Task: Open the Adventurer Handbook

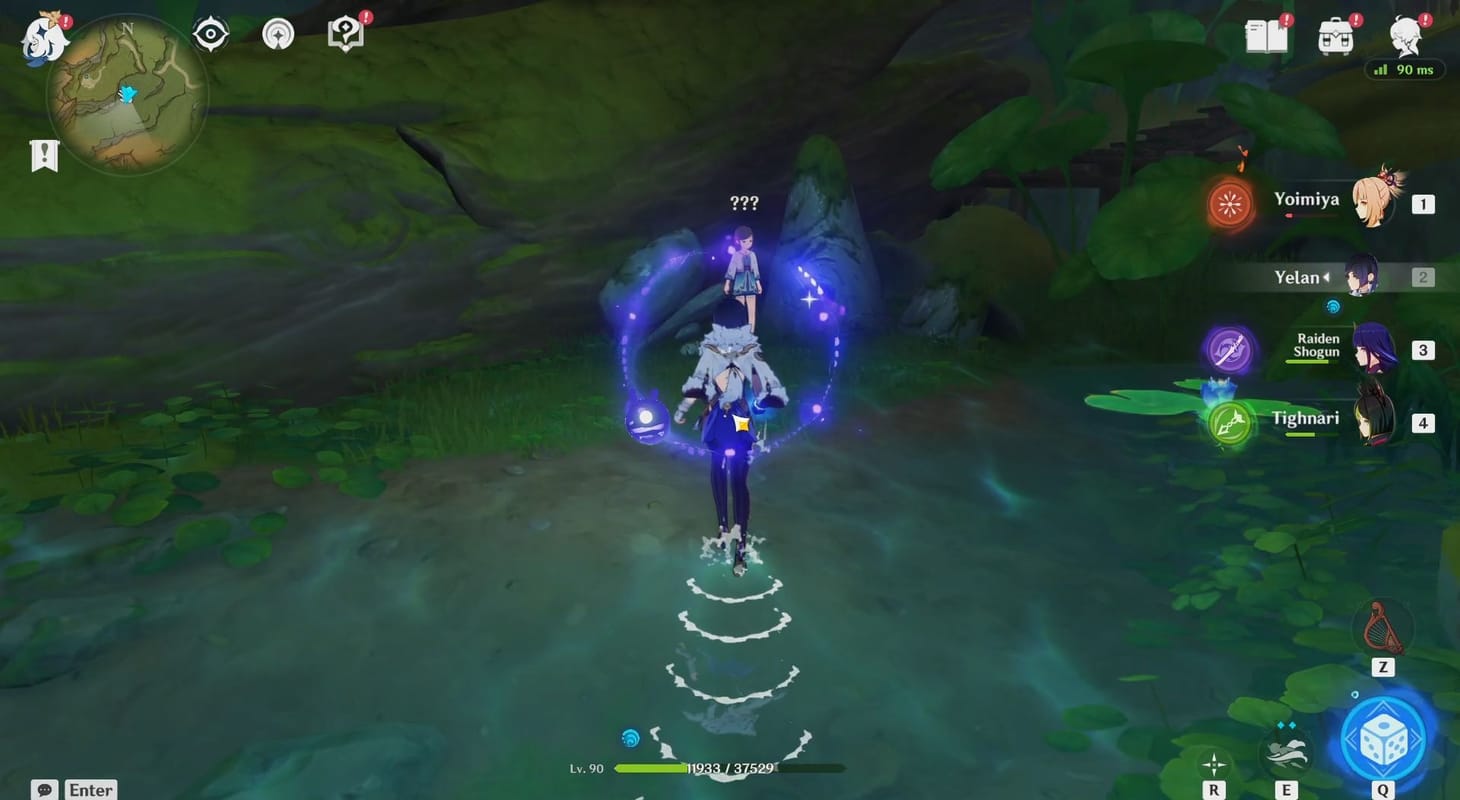Action: coord(1266,33)
